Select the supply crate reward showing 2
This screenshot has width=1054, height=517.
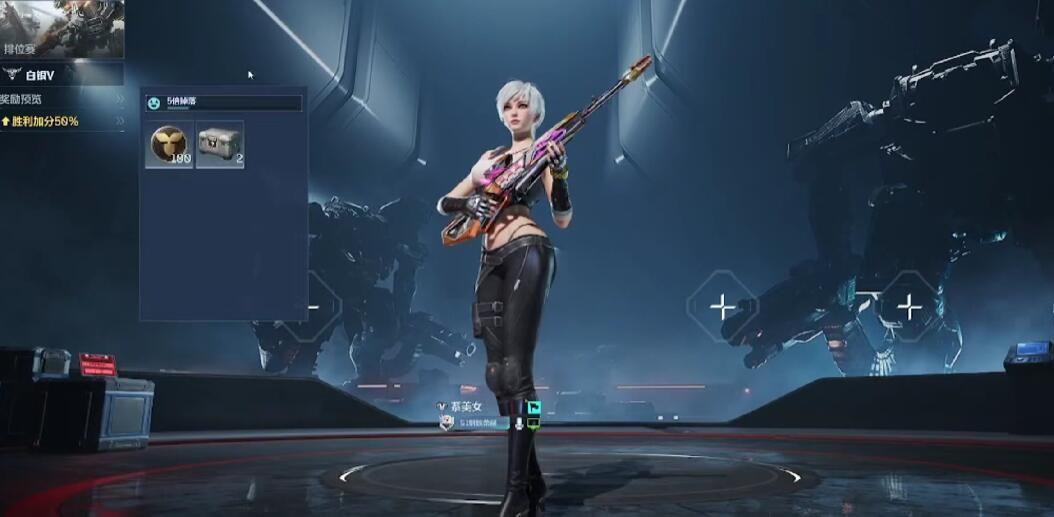(220, 145)
